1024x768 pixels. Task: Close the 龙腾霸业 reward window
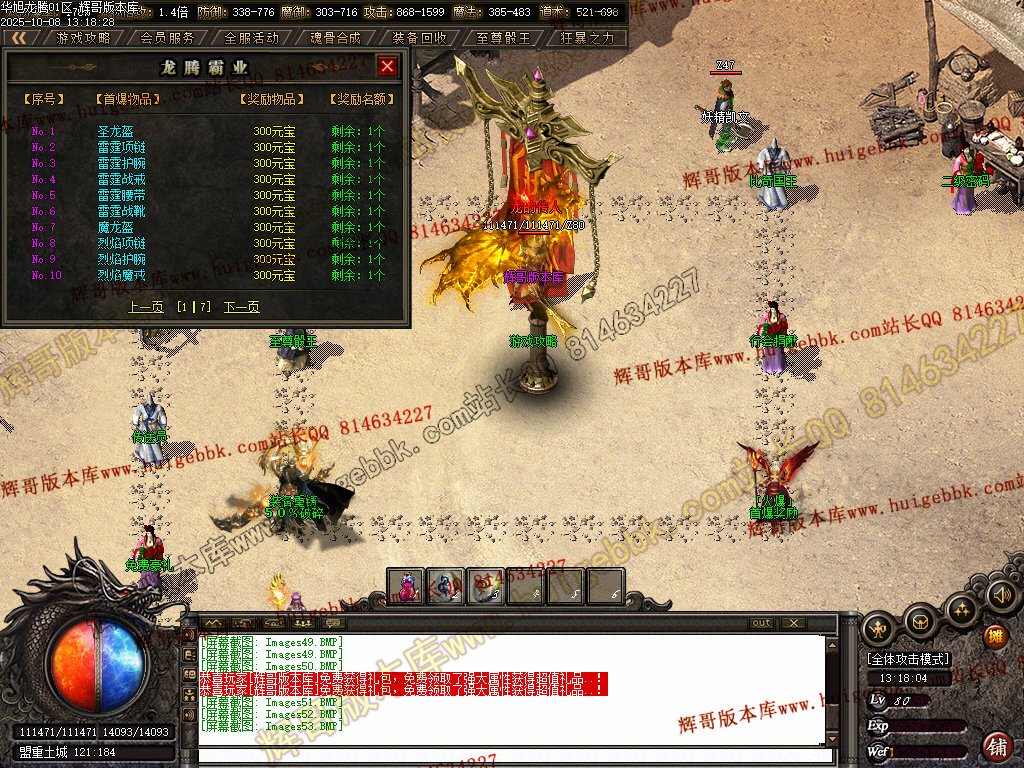pyautogui.click(x=388, y=67)
